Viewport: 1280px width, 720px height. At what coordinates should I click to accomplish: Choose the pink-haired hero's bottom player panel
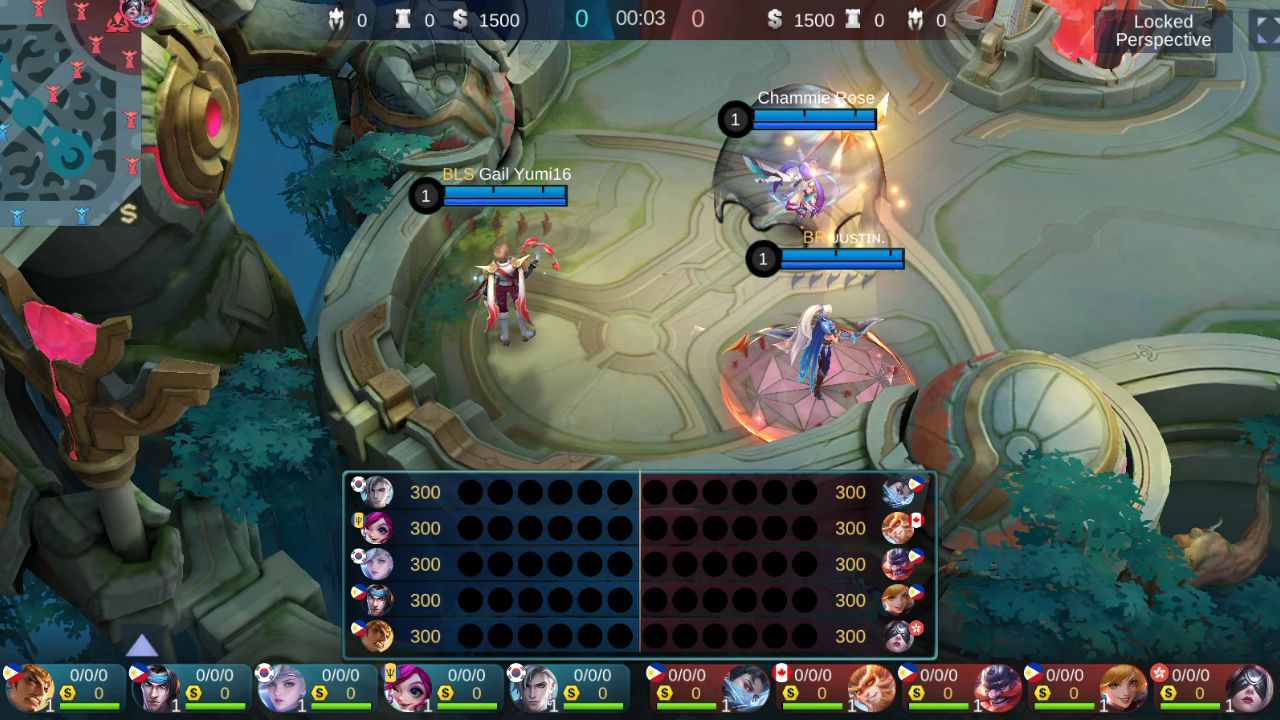point(442,688)
